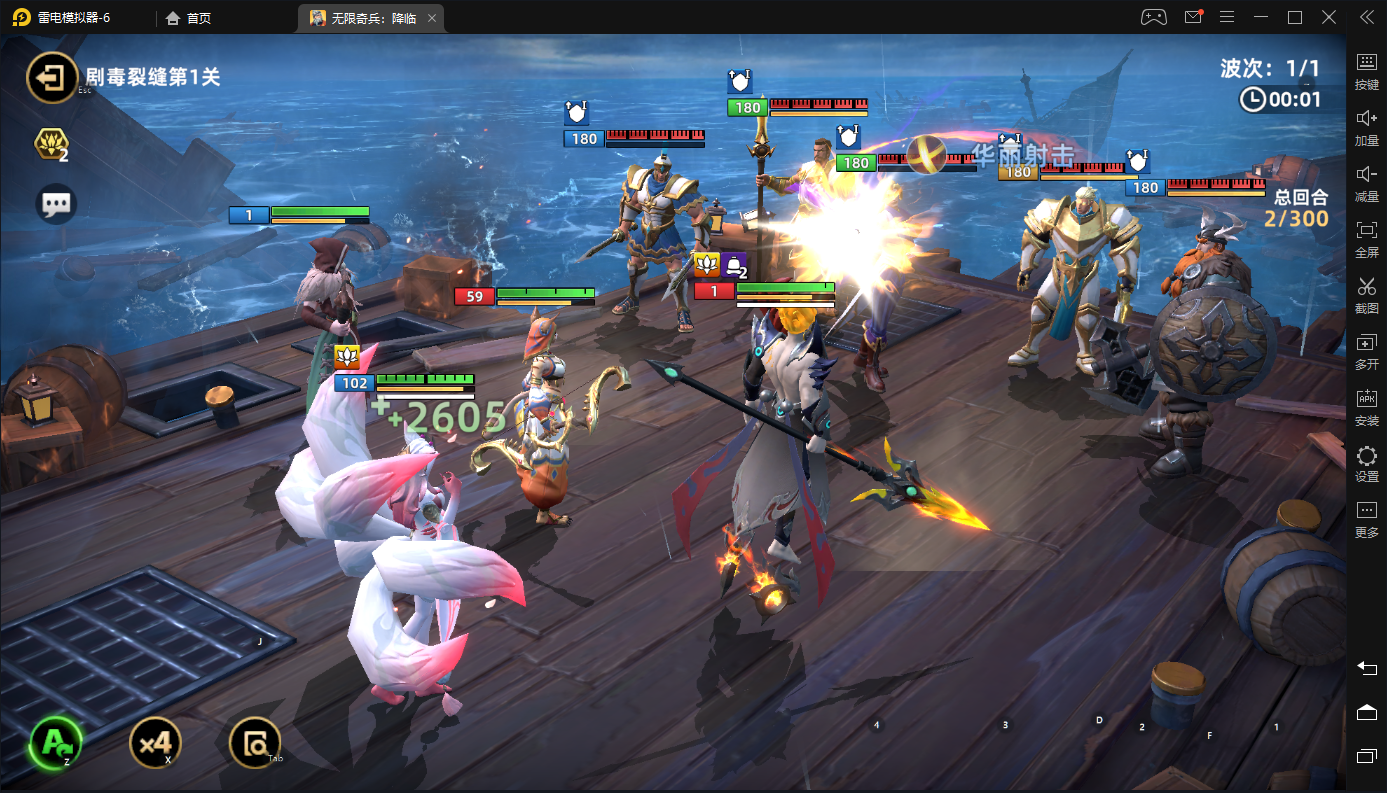
Task: Exit the battle with the leave button
Action: [x=52, y=77]
